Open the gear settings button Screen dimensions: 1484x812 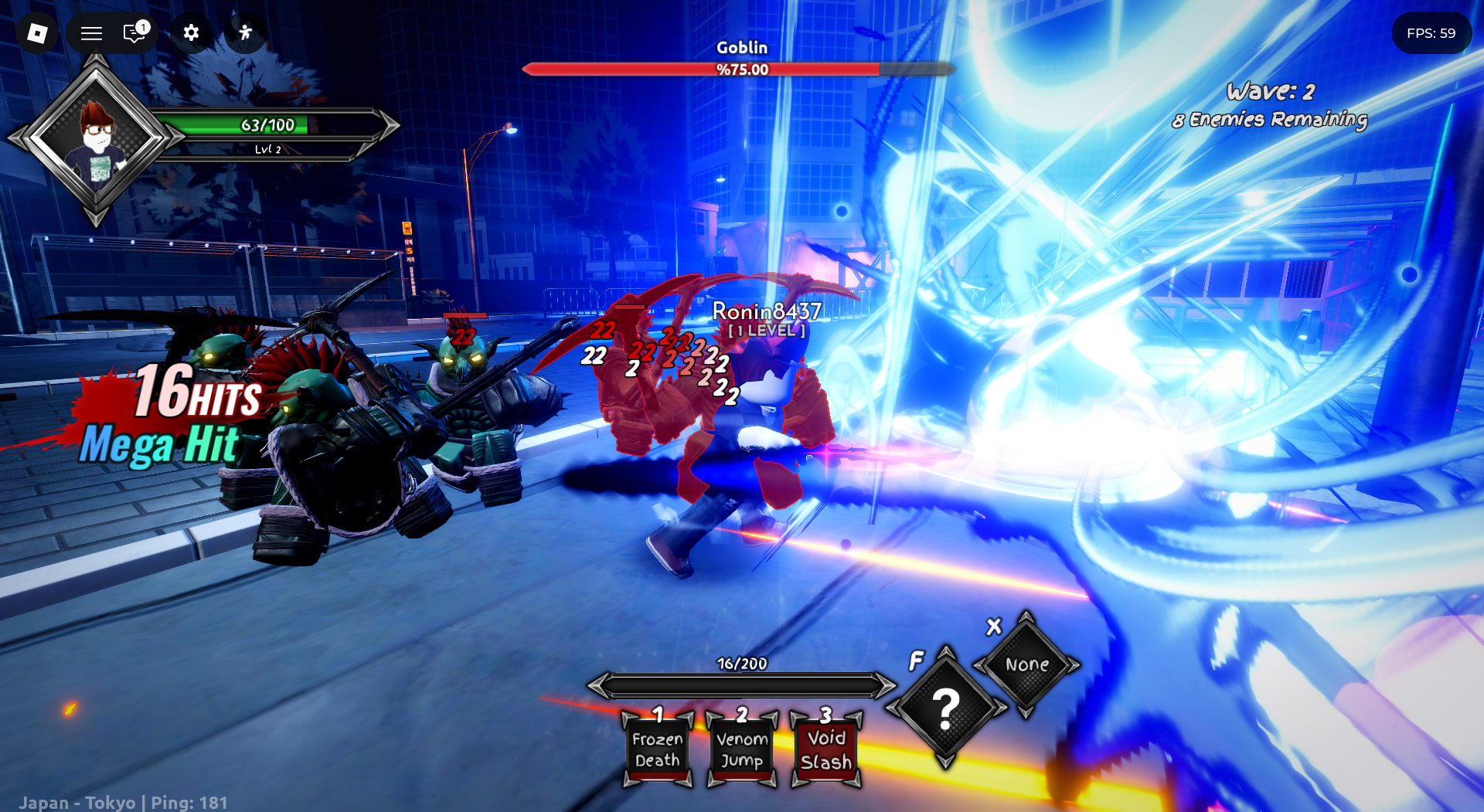click(x=191, y=32)
